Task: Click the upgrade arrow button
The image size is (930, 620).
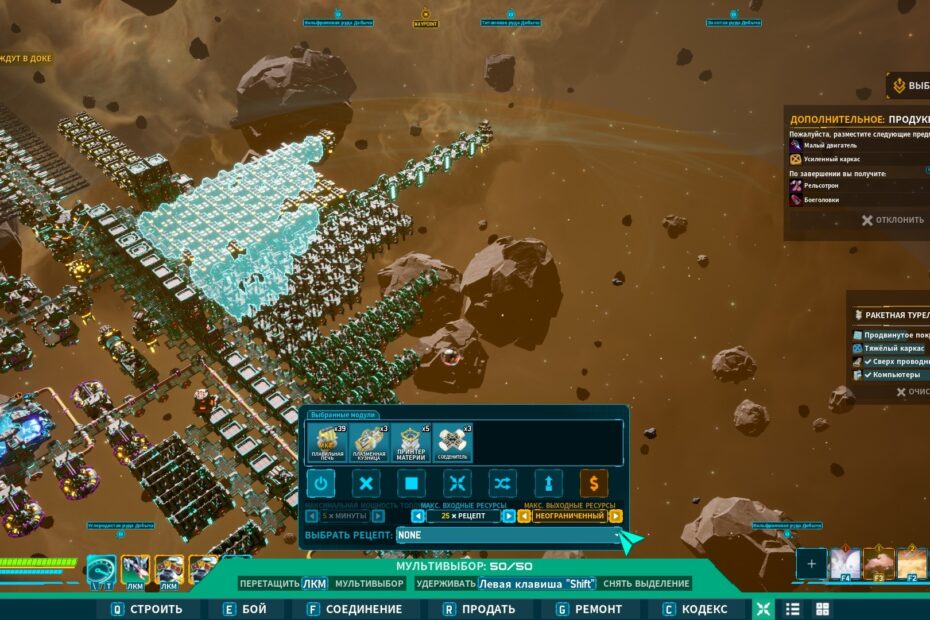Action: click(x=548, y=484)
